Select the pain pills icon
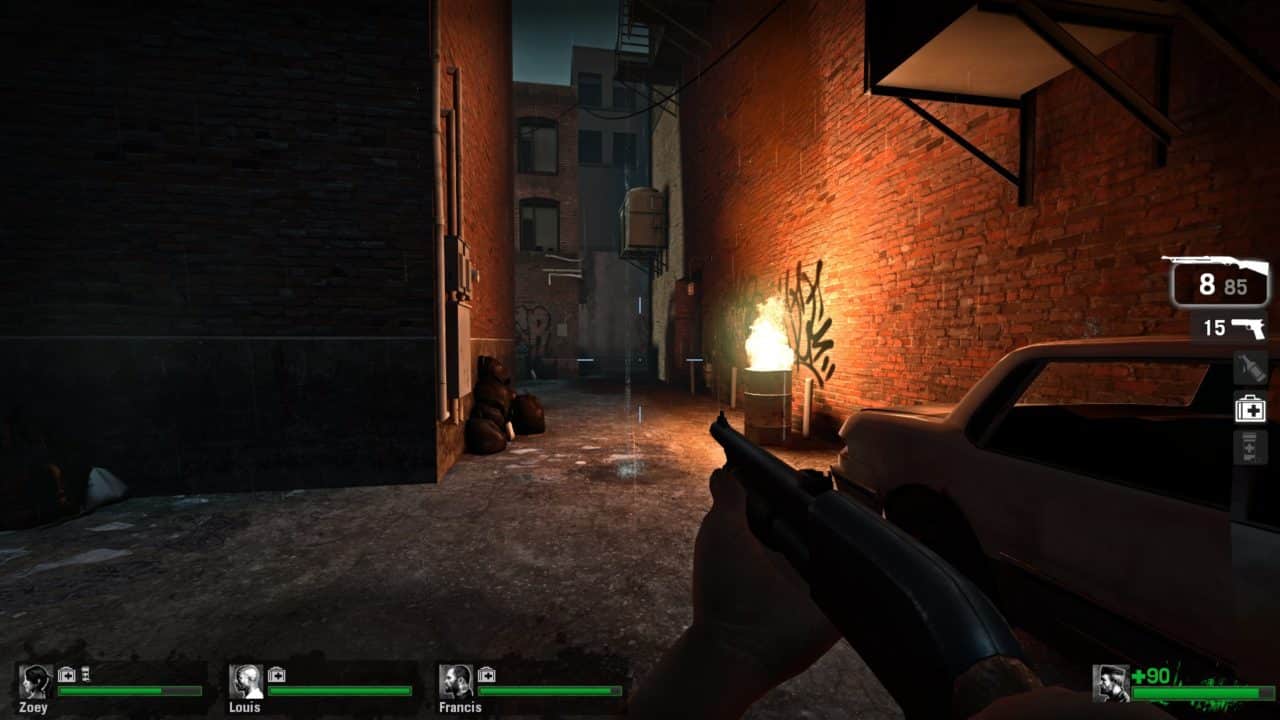Image resolution: width=1280 pixels, height=720 pixels. [x=1251, y=447]
